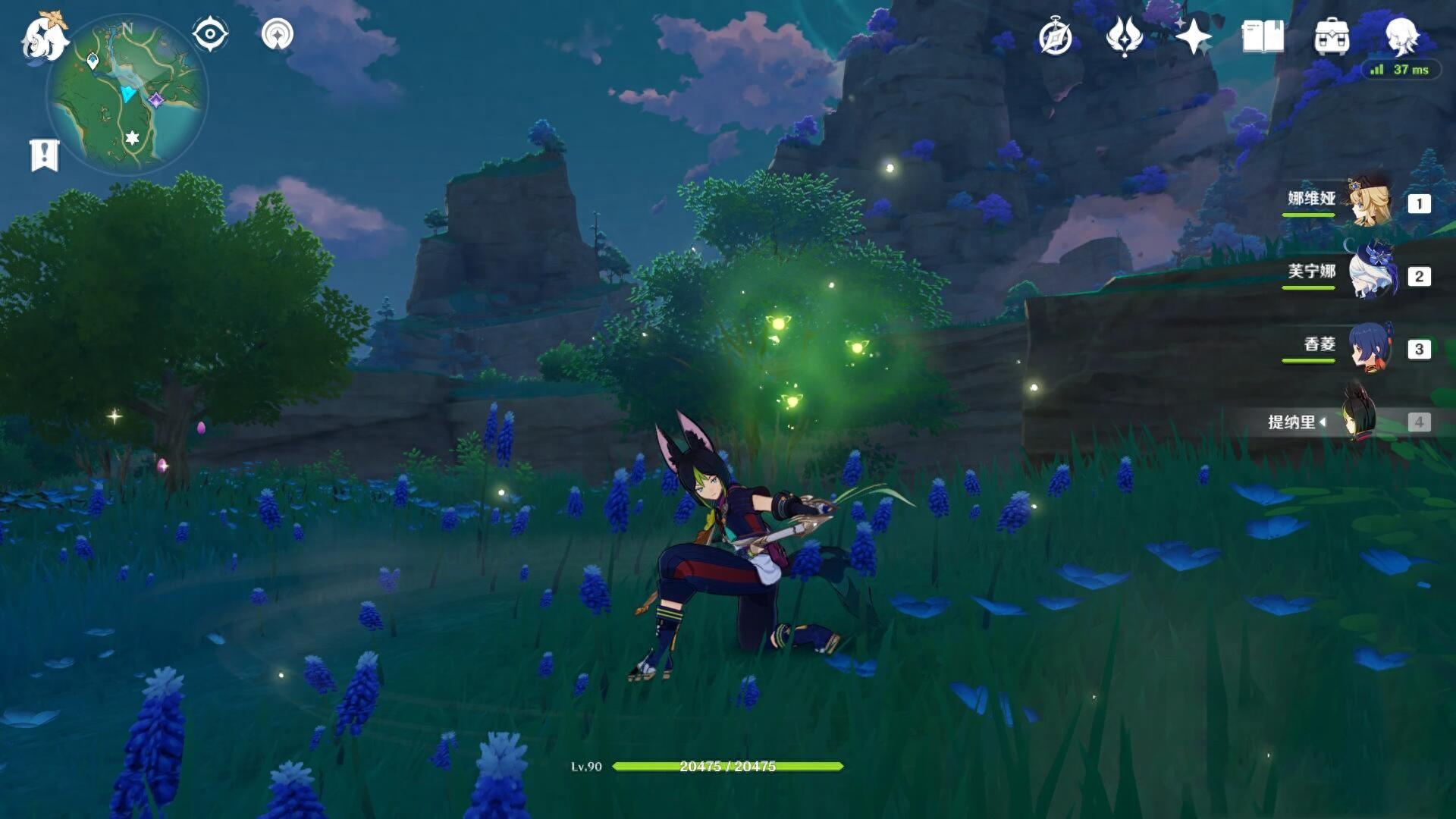Open the compass events icon
Viewport: 1456px width, 819px height.
coord(1056,36)
